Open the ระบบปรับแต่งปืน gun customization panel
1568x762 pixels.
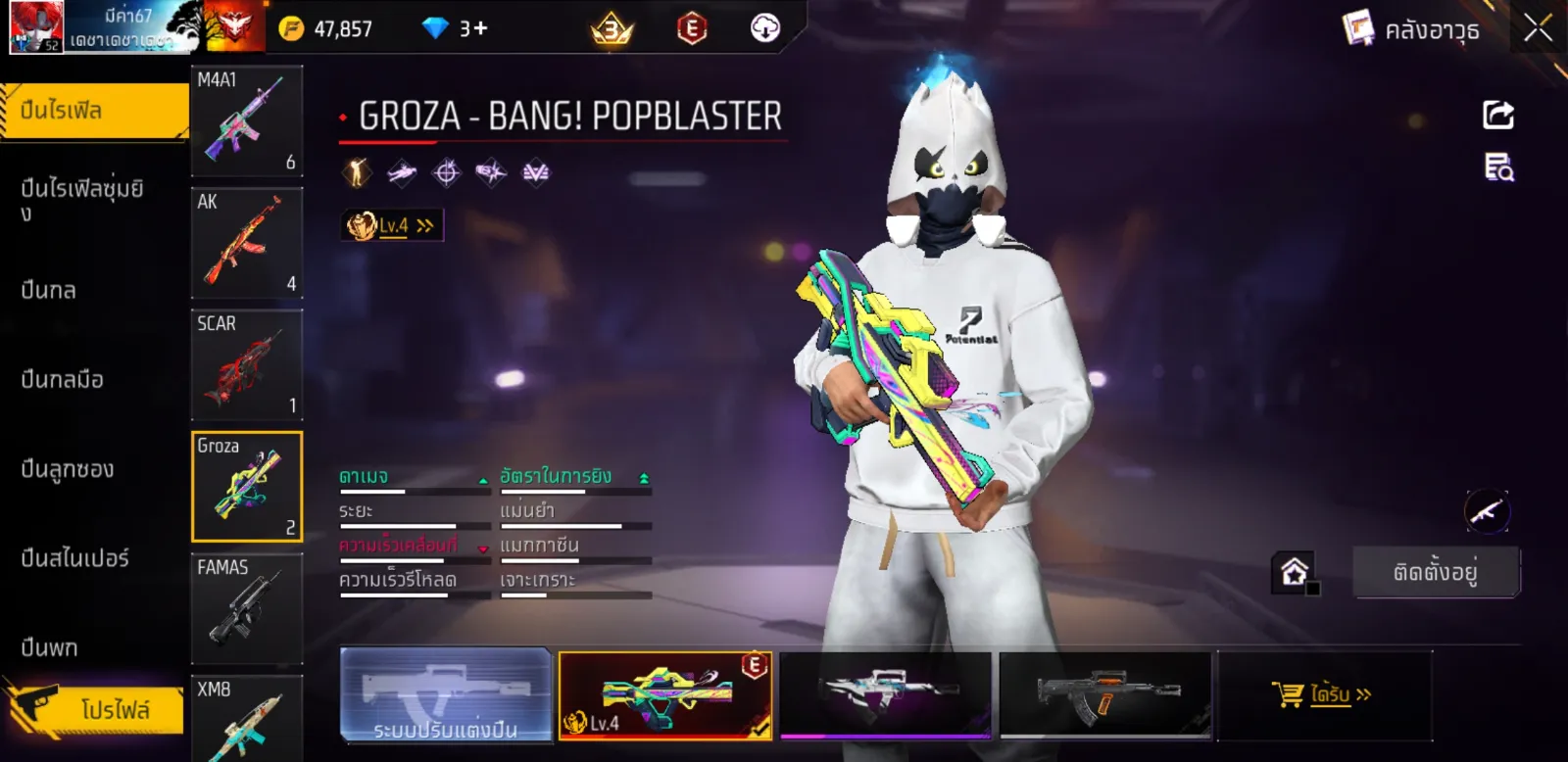tap(446, 694)
